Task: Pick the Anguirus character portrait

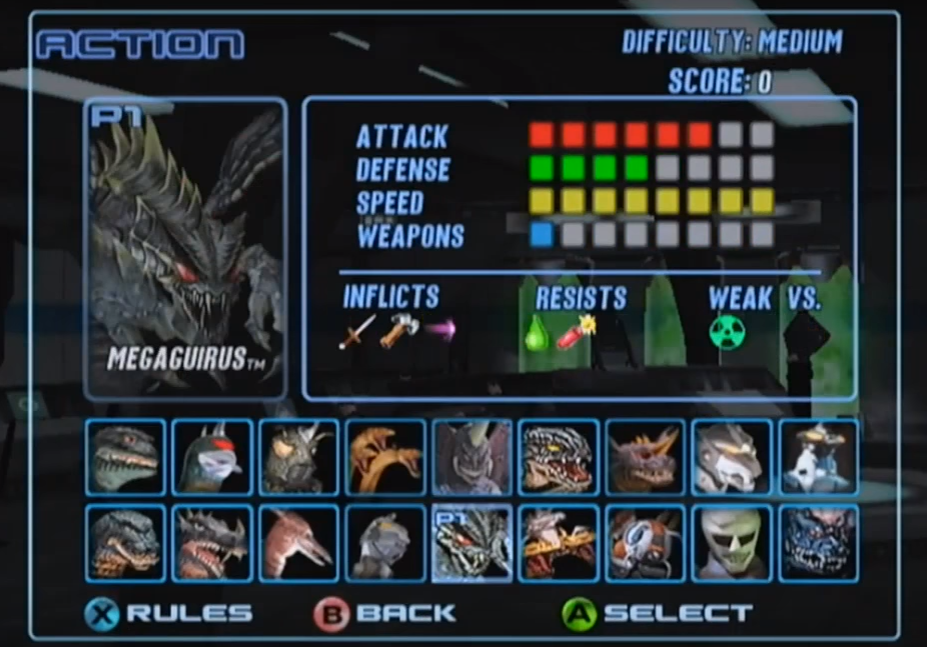Action: coord(299,458)
